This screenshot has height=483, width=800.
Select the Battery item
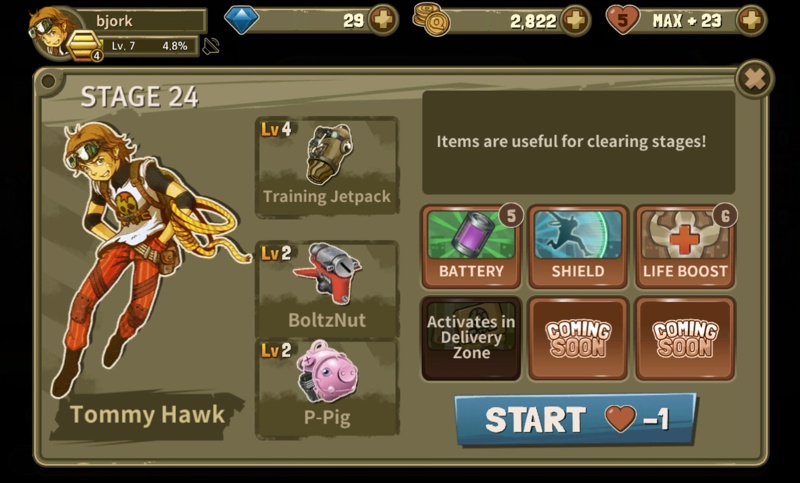[x=471, y=247]
